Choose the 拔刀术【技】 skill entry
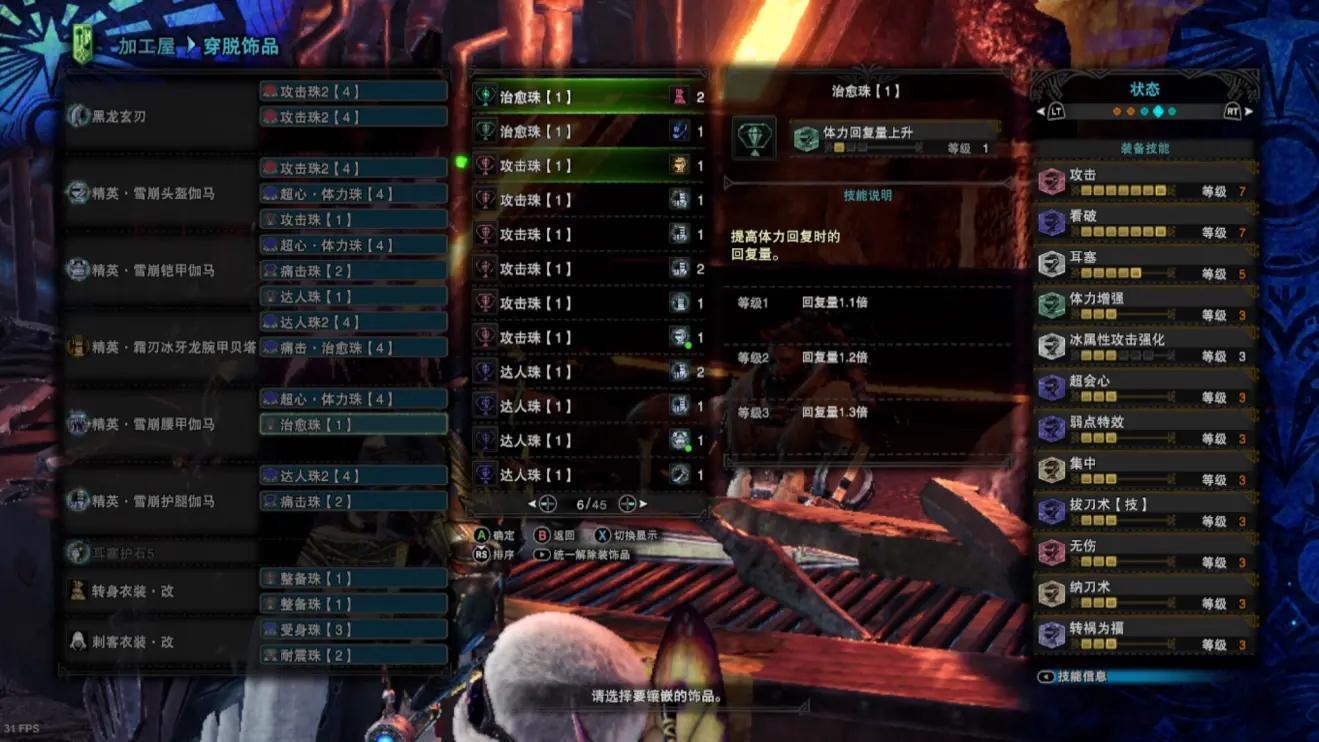This screenshot has height=742, width=1319. (x=1145, y=512)
